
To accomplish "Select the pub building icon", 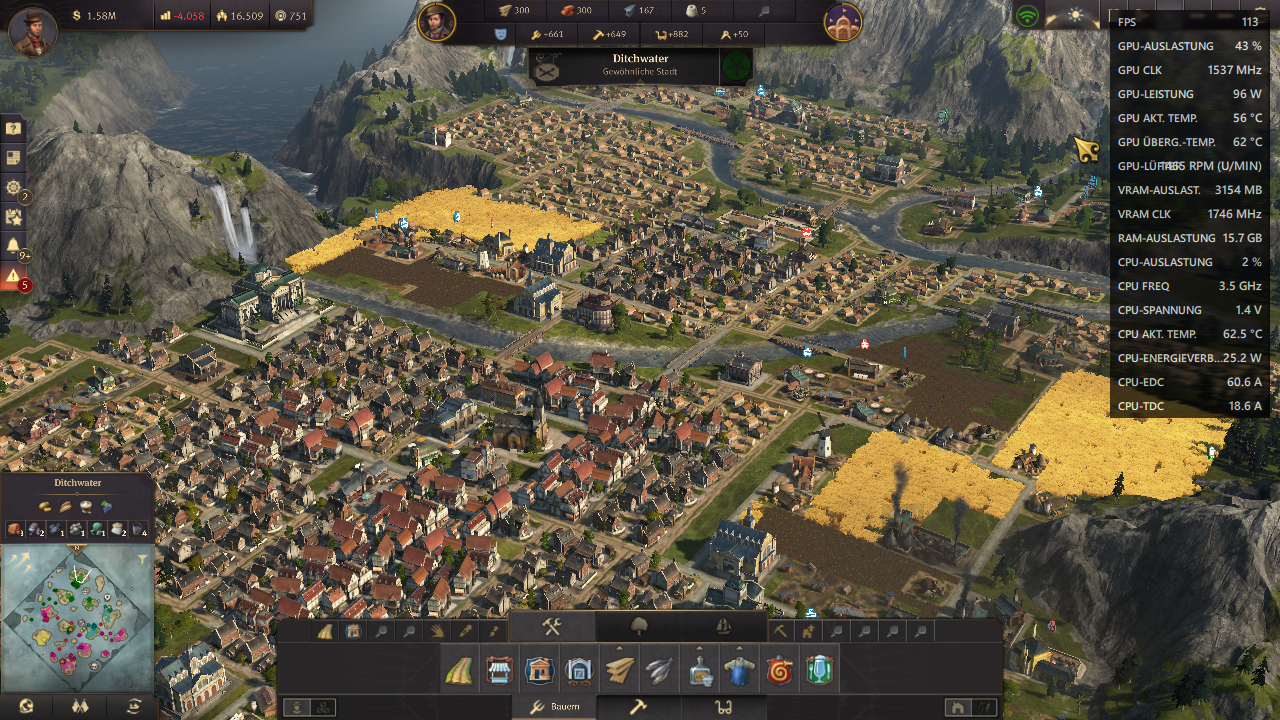I will 819,671.
